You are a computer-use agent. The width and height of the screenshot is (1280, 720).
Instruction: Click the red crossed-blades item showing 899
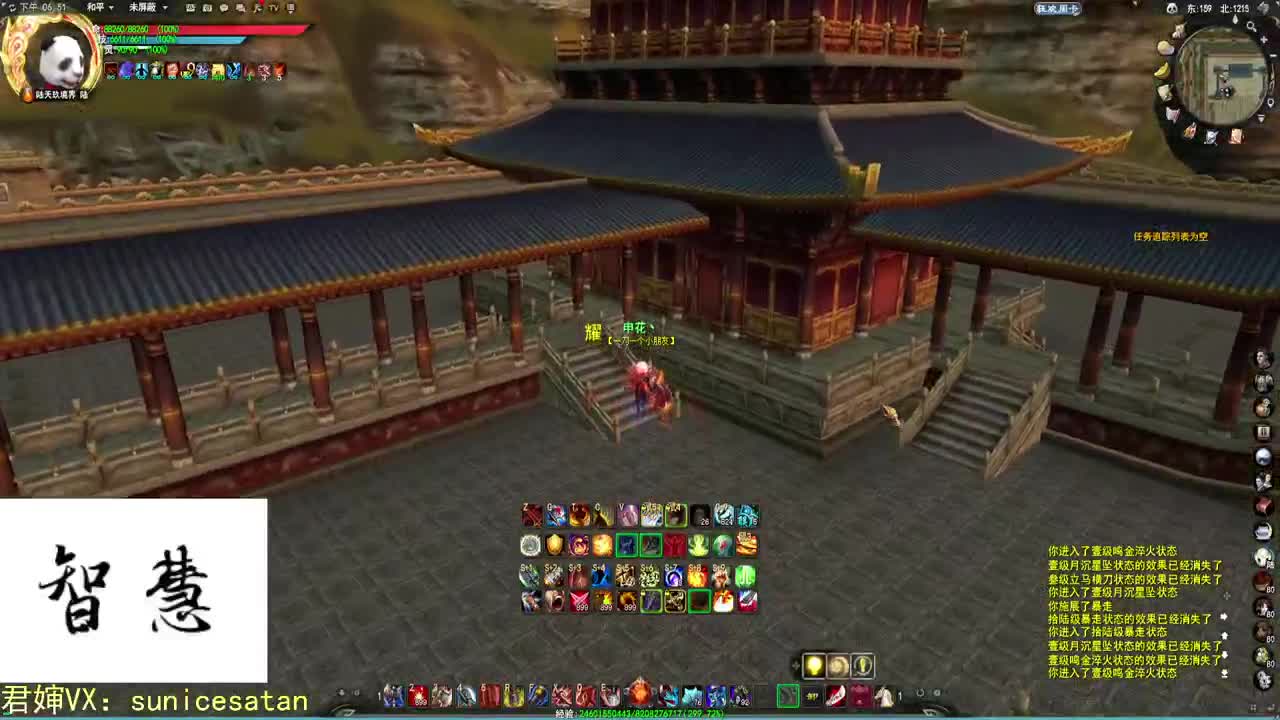click(579, 600)
